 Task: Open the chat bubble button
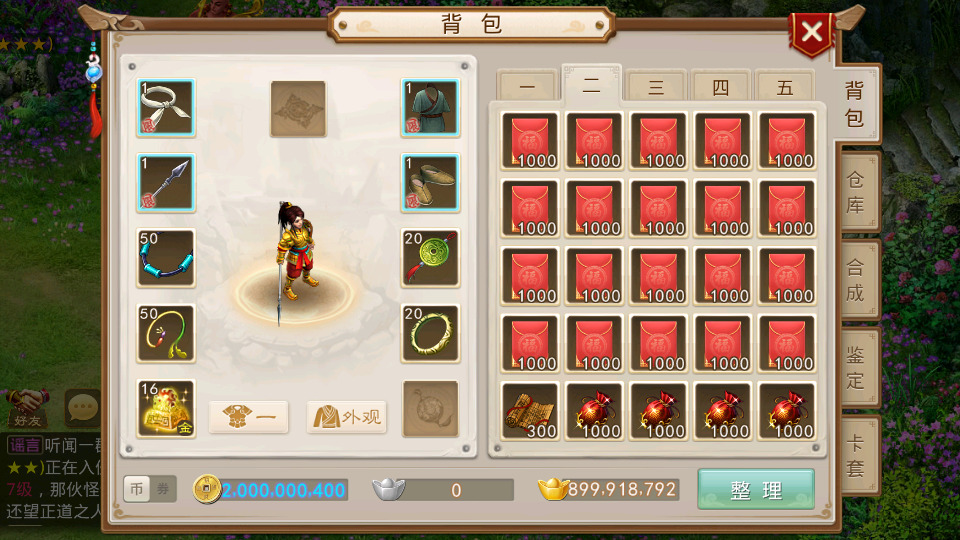pos(80,406)
